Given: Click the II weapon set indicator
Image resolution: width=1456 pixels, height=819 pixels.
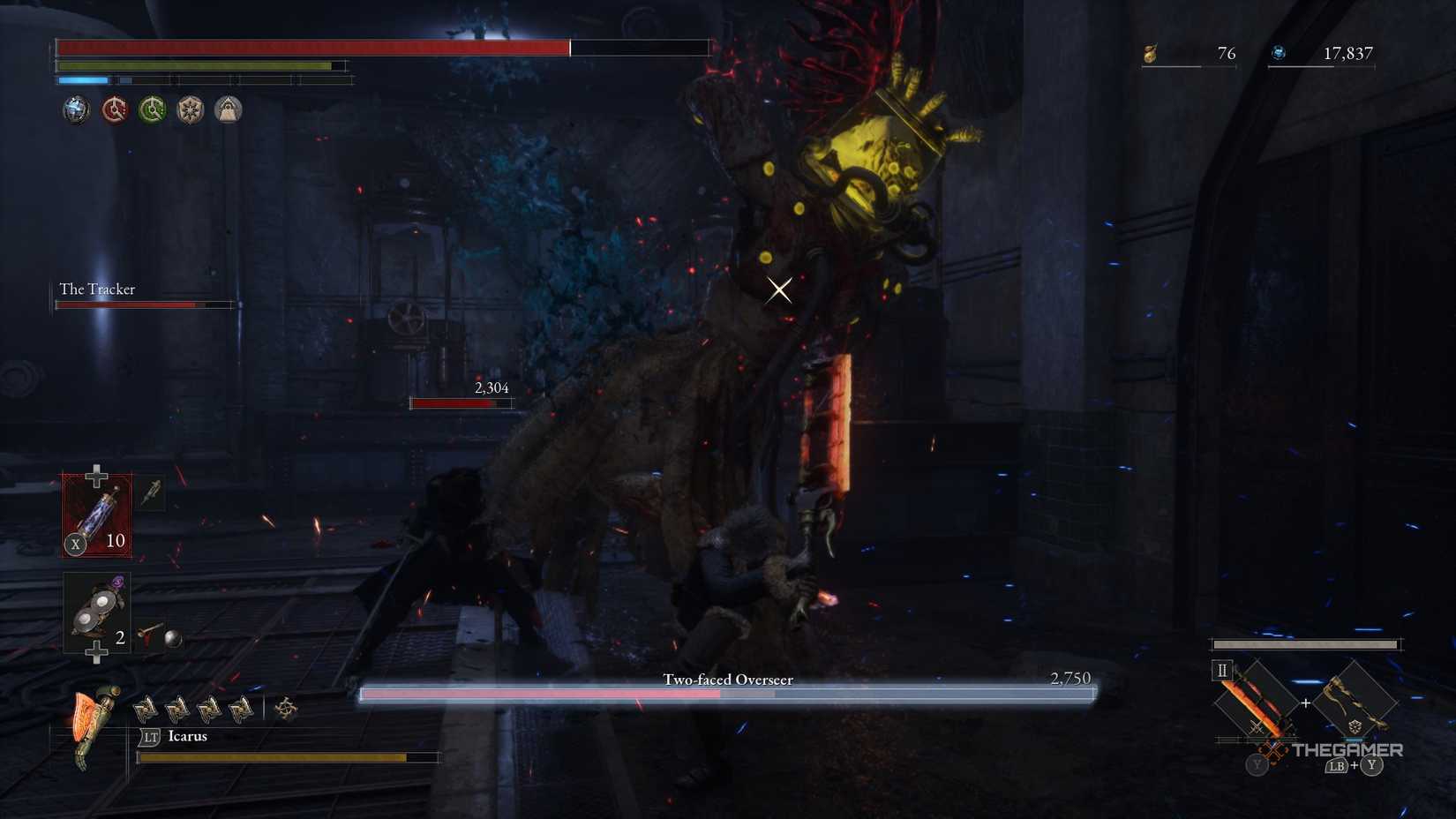Looking at the screenshot, I should point(1222,672).
